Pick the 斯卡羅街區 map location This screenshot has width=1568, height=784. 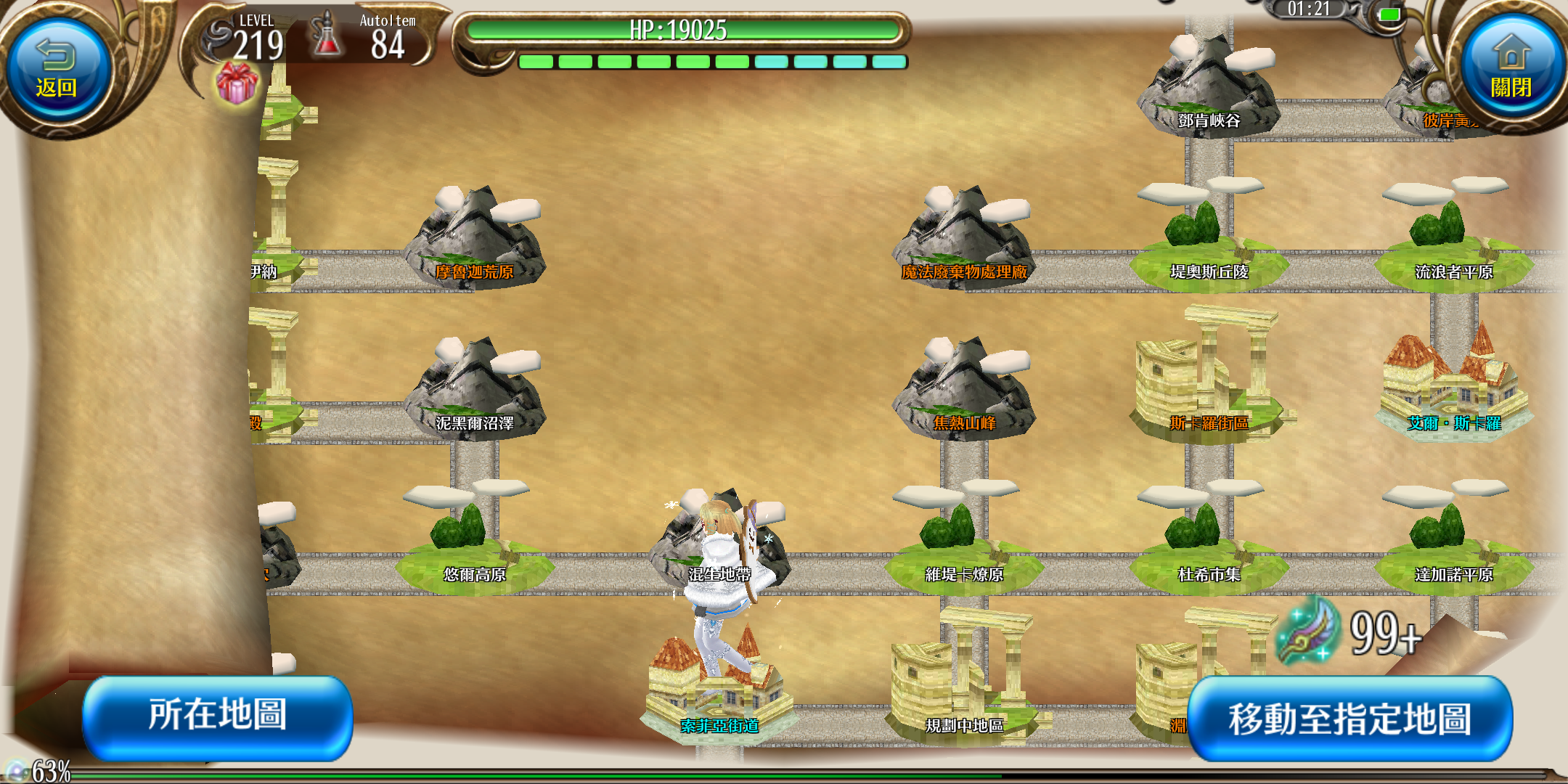point(1209,385)
